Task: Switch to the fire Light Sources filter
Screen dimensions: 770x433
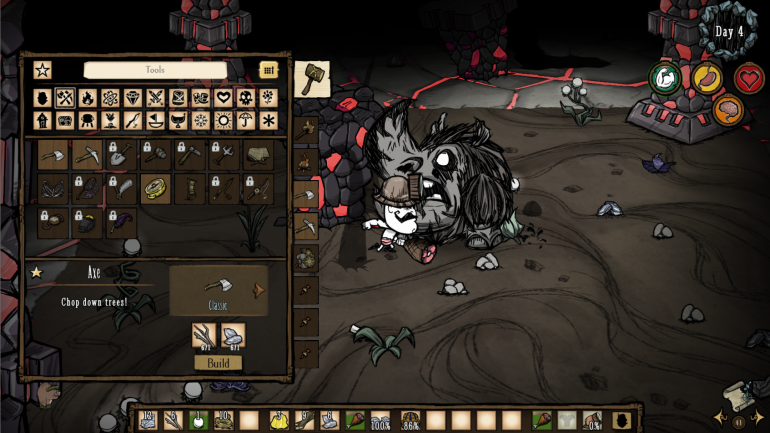Action: (x=87, y=98)
